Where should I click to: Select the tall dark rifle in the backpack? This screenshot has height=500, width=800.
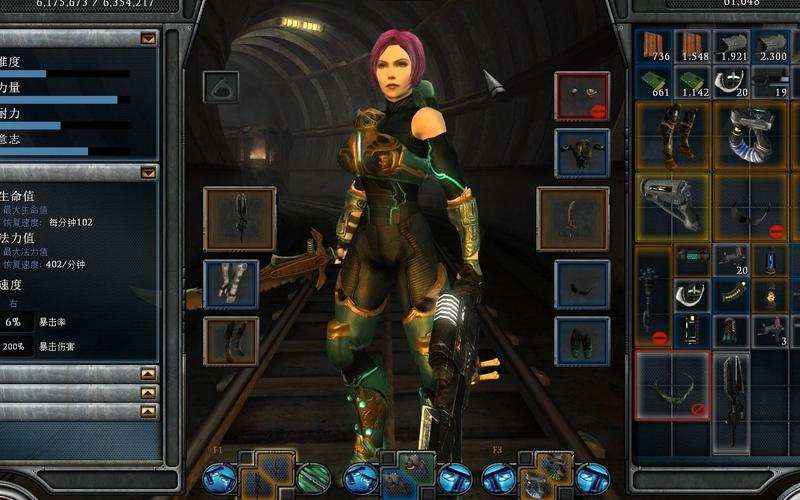733,398
